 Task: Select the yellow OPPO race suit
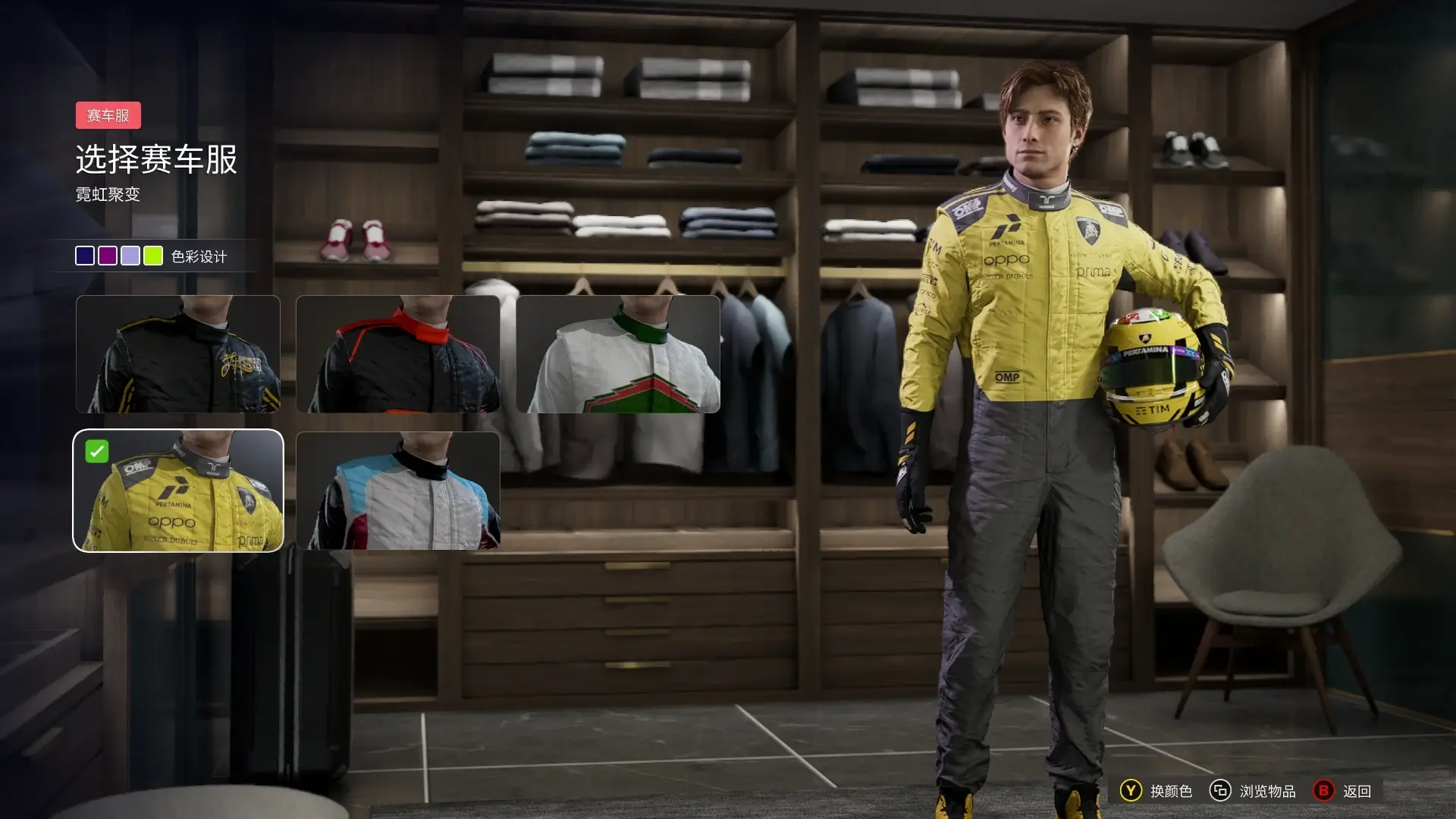[x=178, y=491]
